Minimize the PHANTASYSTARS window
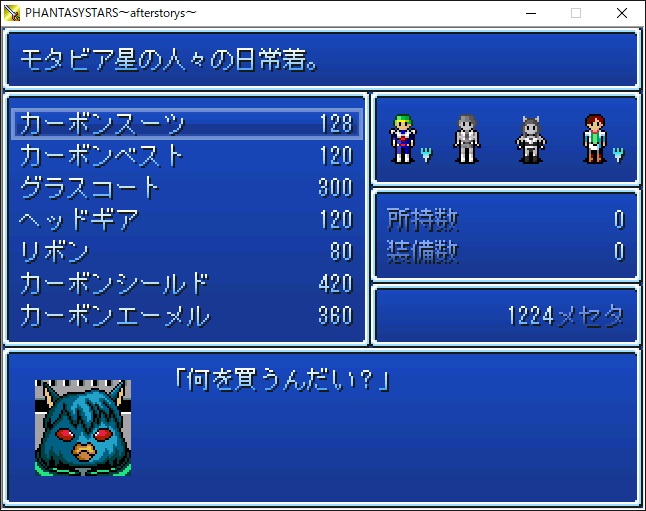 pyautogui.click(x=530, y=13)
